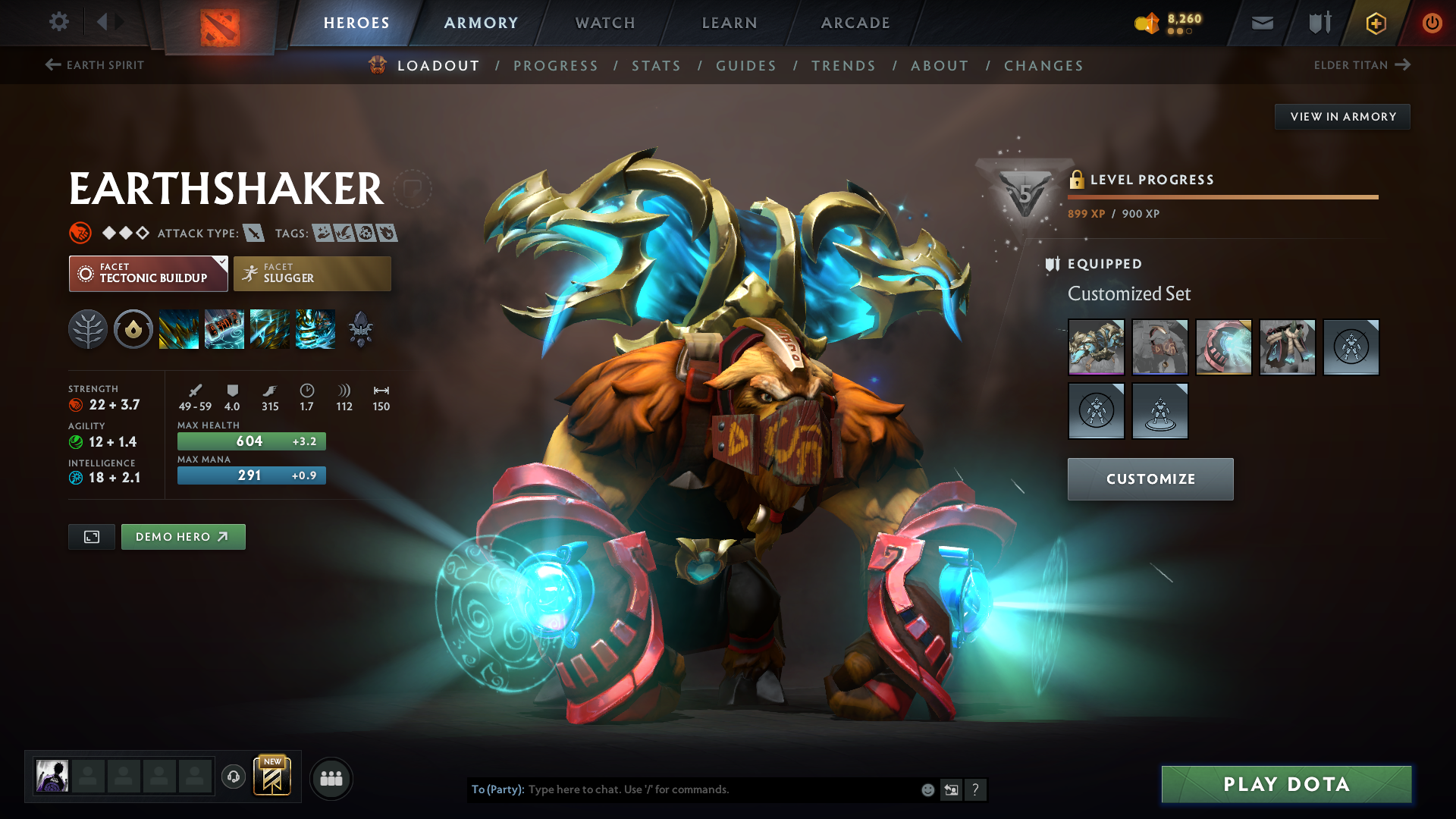Click the Demo Hero button

183,536
